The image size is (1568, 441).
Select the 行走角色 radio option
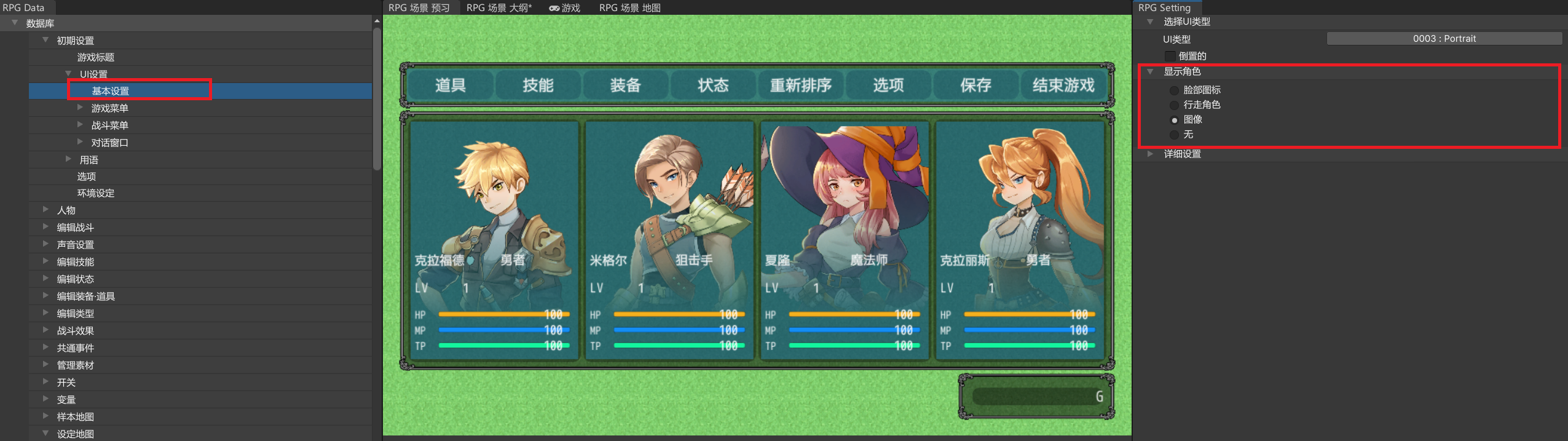point(1174,105)
